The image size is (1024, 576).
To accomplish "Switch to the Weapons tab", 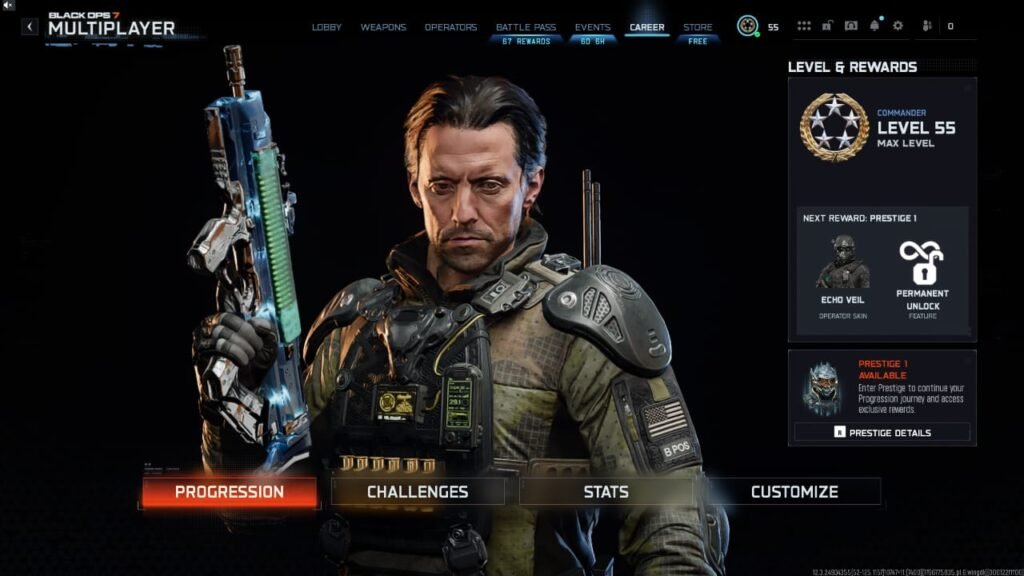I will 383,27.
